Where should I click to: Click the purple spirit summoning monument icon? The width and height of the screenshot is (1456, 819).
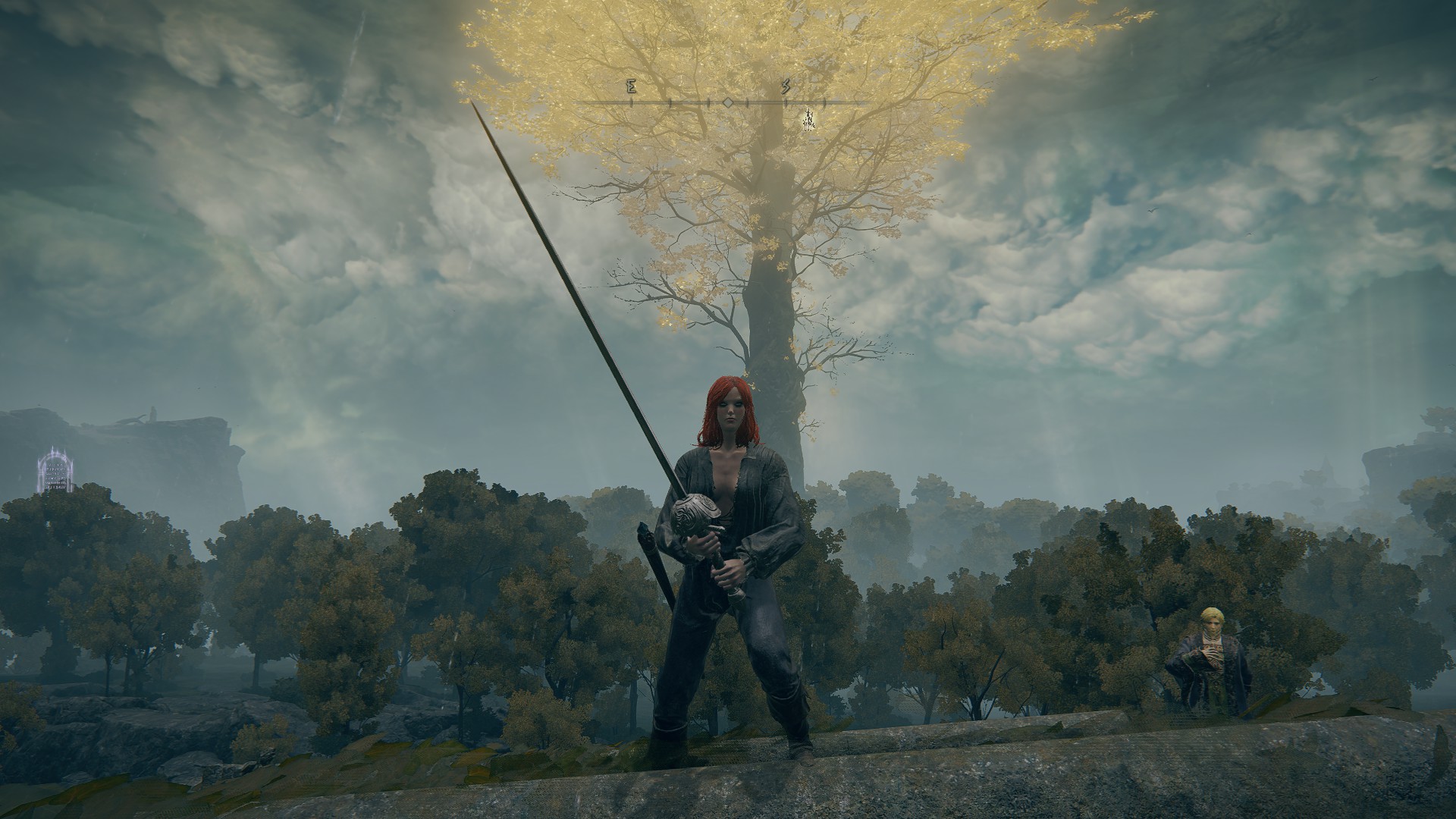pyautogui.click(x=55, y=470)
